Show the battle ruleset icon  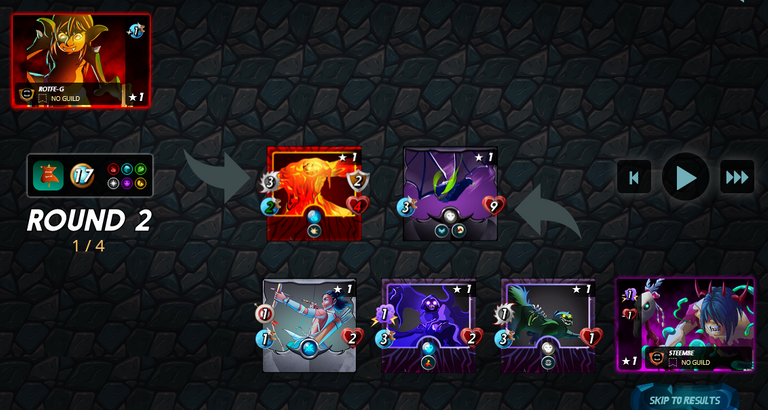(x=46, y=176)
